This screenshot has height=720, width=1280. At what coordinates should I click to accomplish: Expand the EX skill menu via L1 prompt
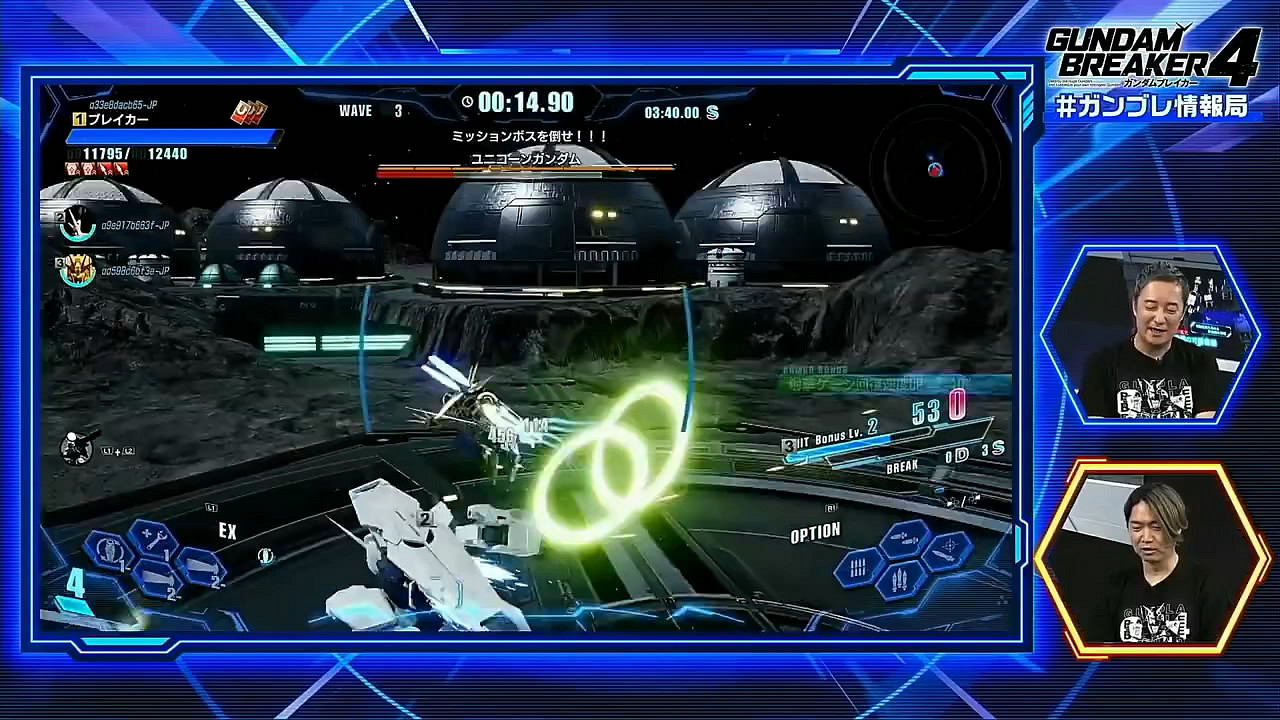(213, 507)
